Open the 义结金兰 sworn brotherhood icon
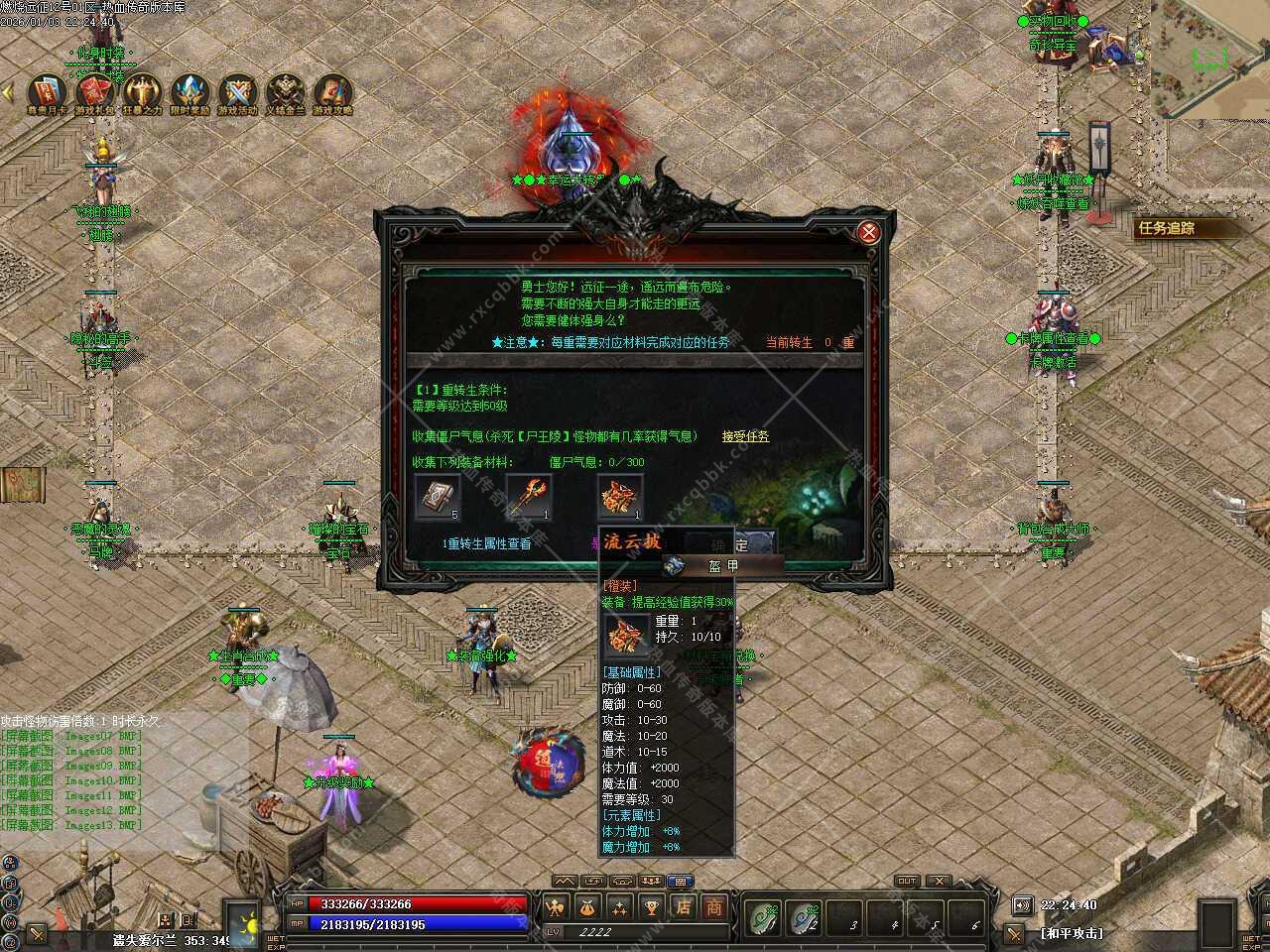Image resolution: width=1270 pixels, height=952 pixels. (x=285, y=93)
